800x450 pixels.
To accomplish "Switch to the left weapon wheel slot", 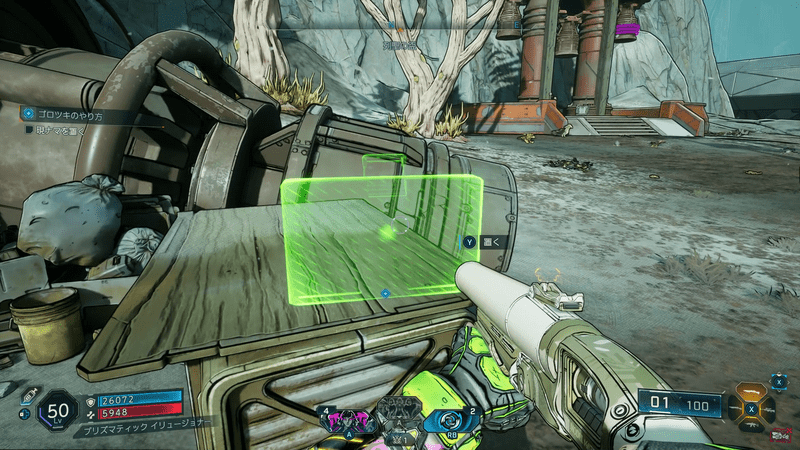I will [737, 408].
